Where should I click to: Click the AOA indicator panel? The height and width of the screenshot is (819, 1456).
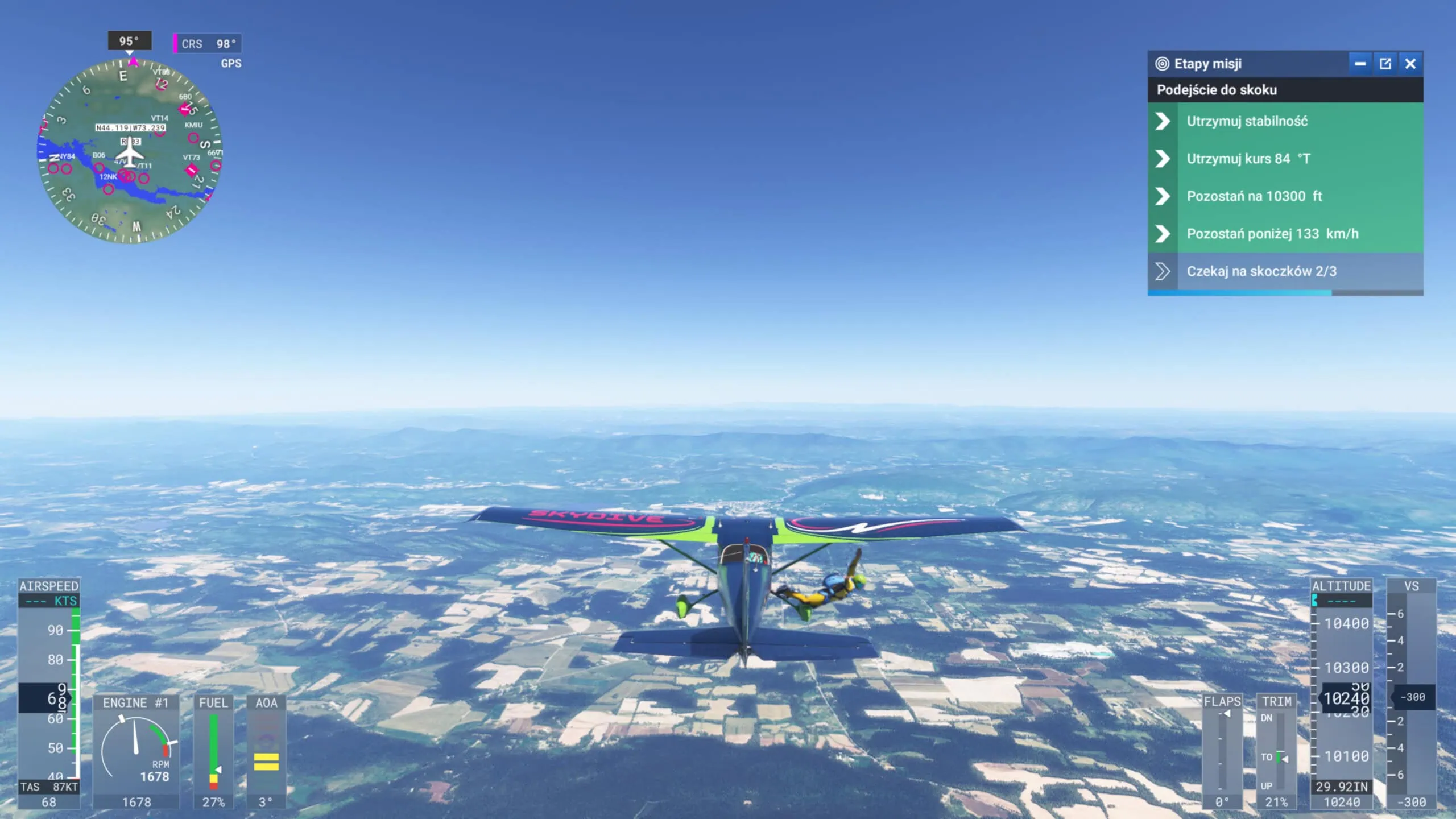point(265,751)
